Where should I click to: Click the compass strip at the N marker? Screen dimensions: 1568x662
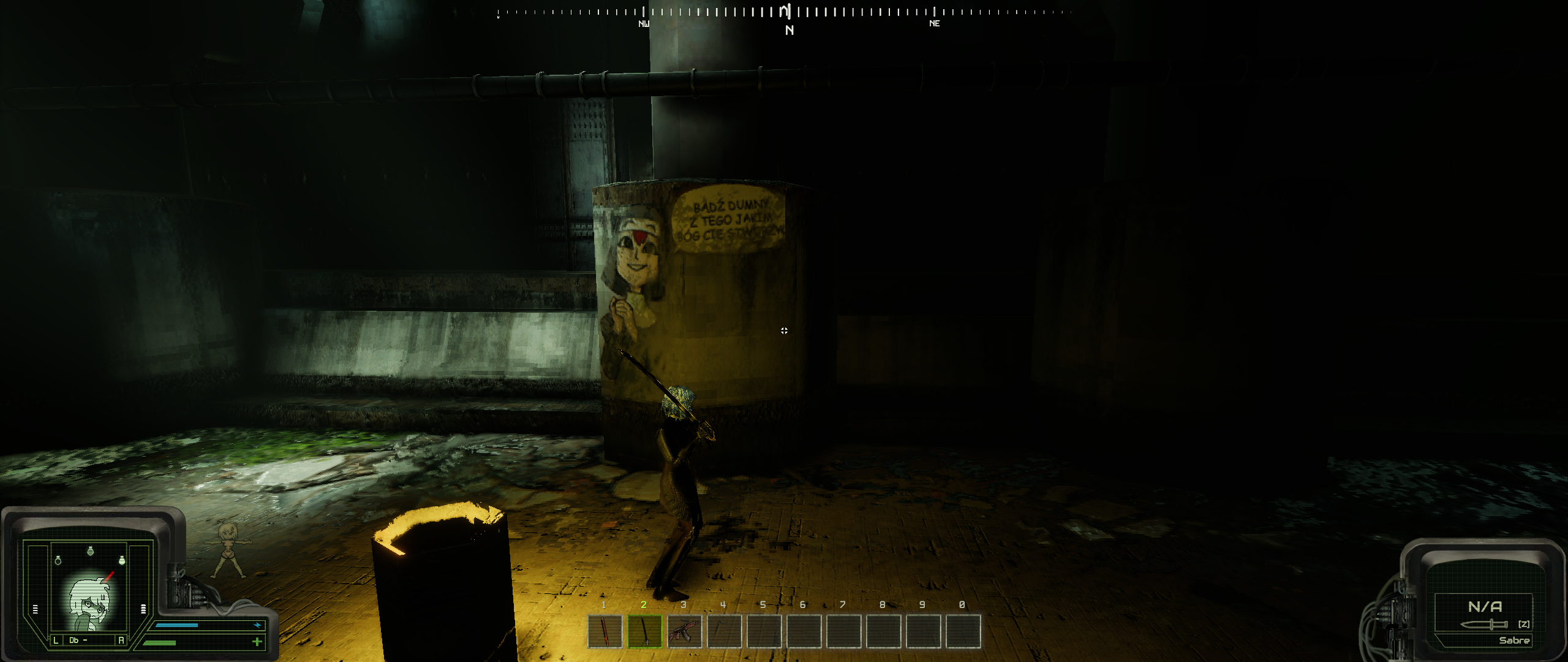[x=789, y=29]
